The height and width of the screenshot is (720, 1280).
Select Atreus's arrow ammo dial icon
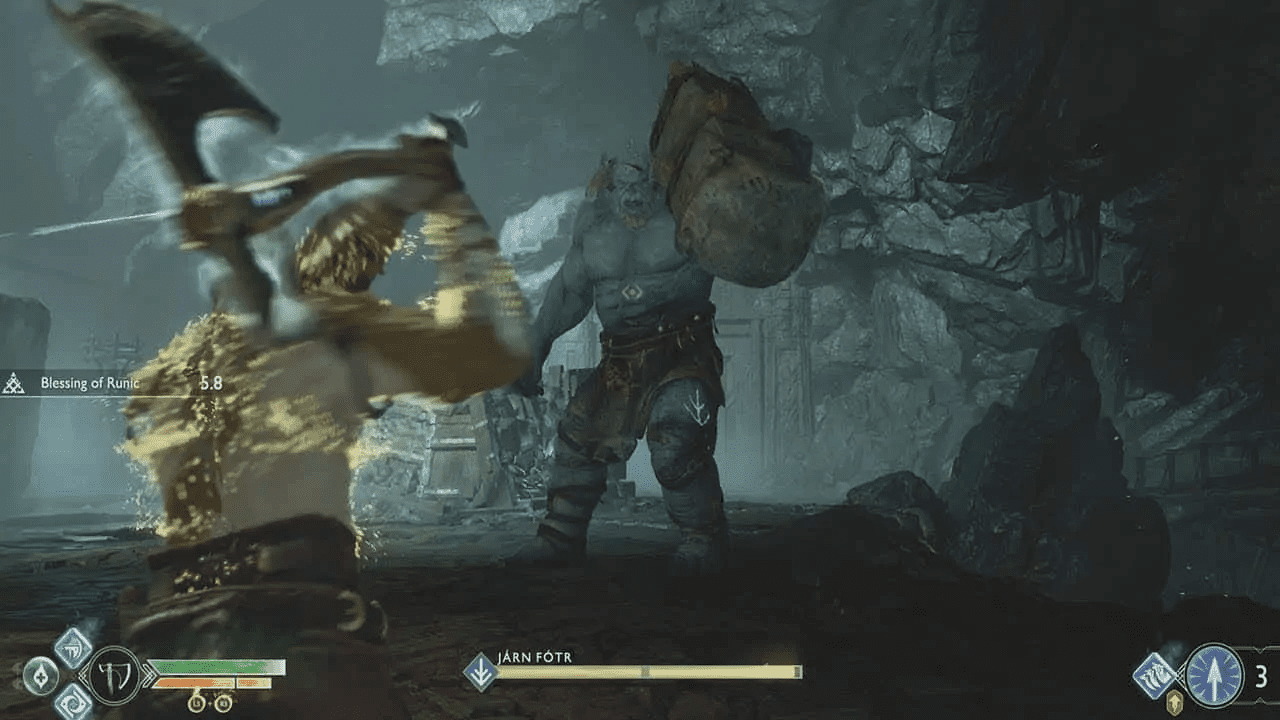pyautogui.click(x=1213, y=676)
